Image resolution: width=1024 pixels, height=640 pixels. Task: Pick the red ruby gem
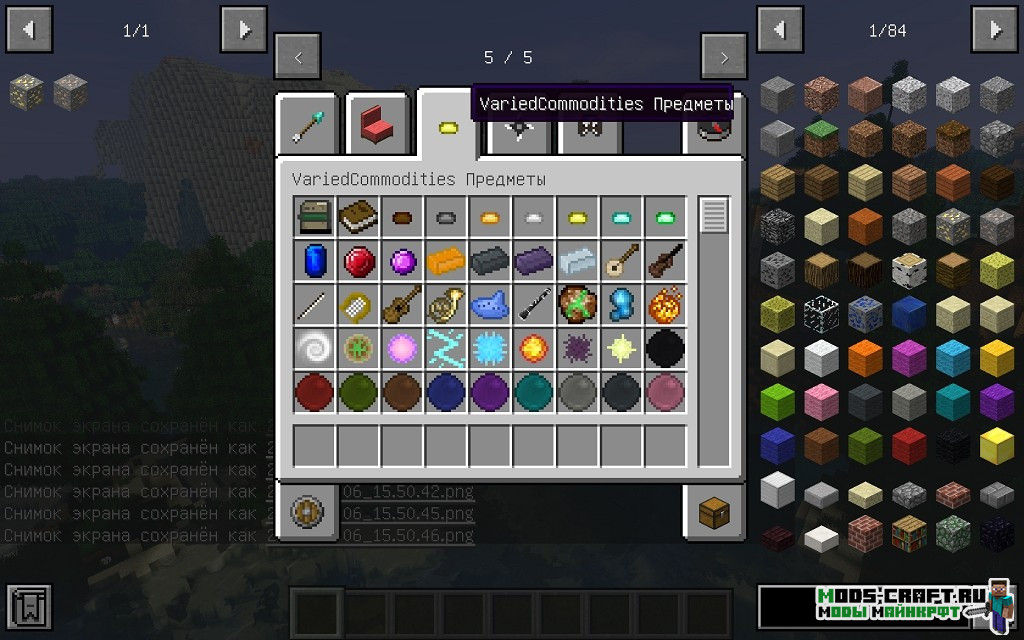(x=358, y=261)
